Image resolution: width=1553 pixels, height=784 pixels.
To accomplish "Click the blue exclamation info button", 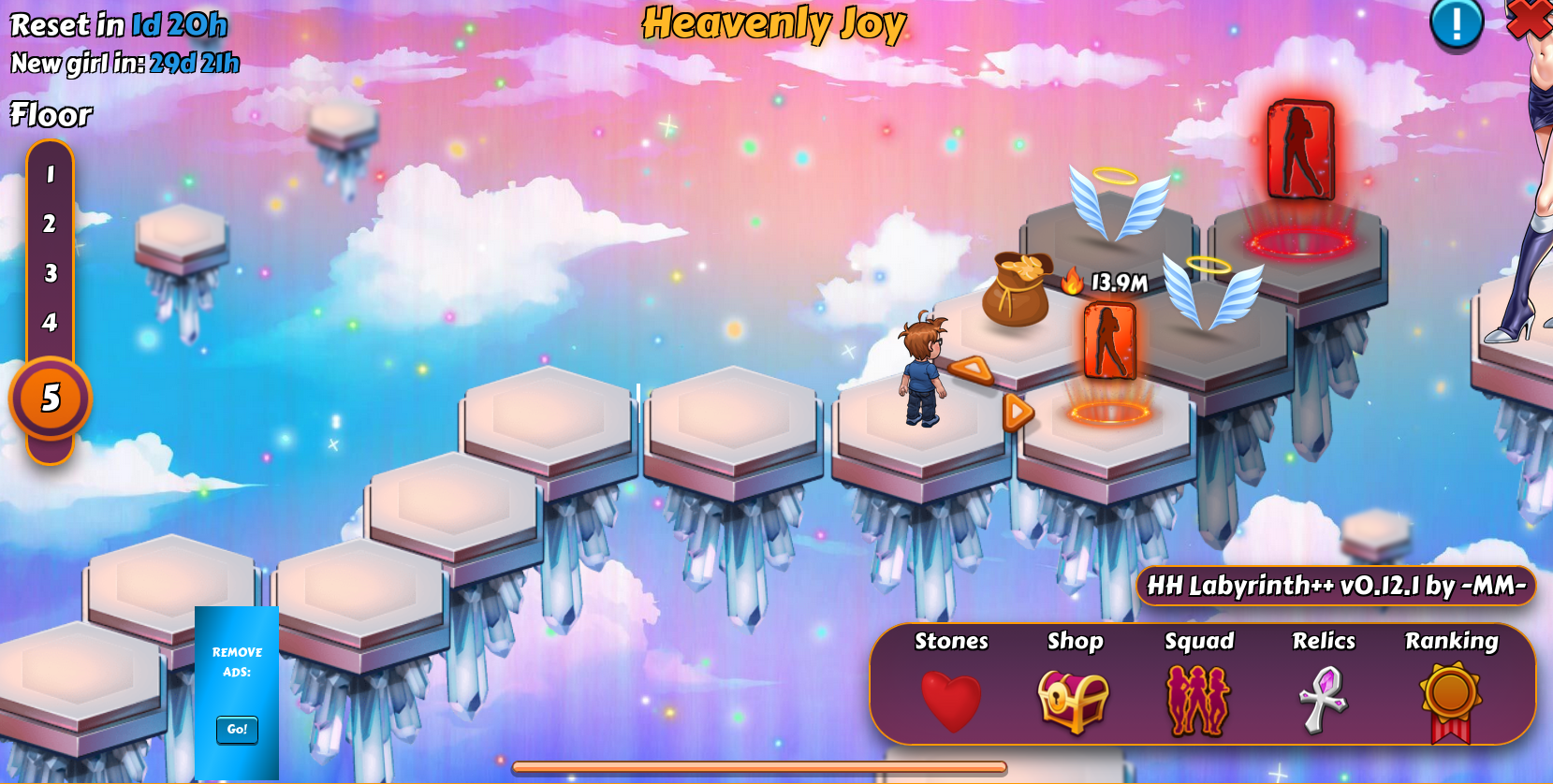I will (1456, 22).
